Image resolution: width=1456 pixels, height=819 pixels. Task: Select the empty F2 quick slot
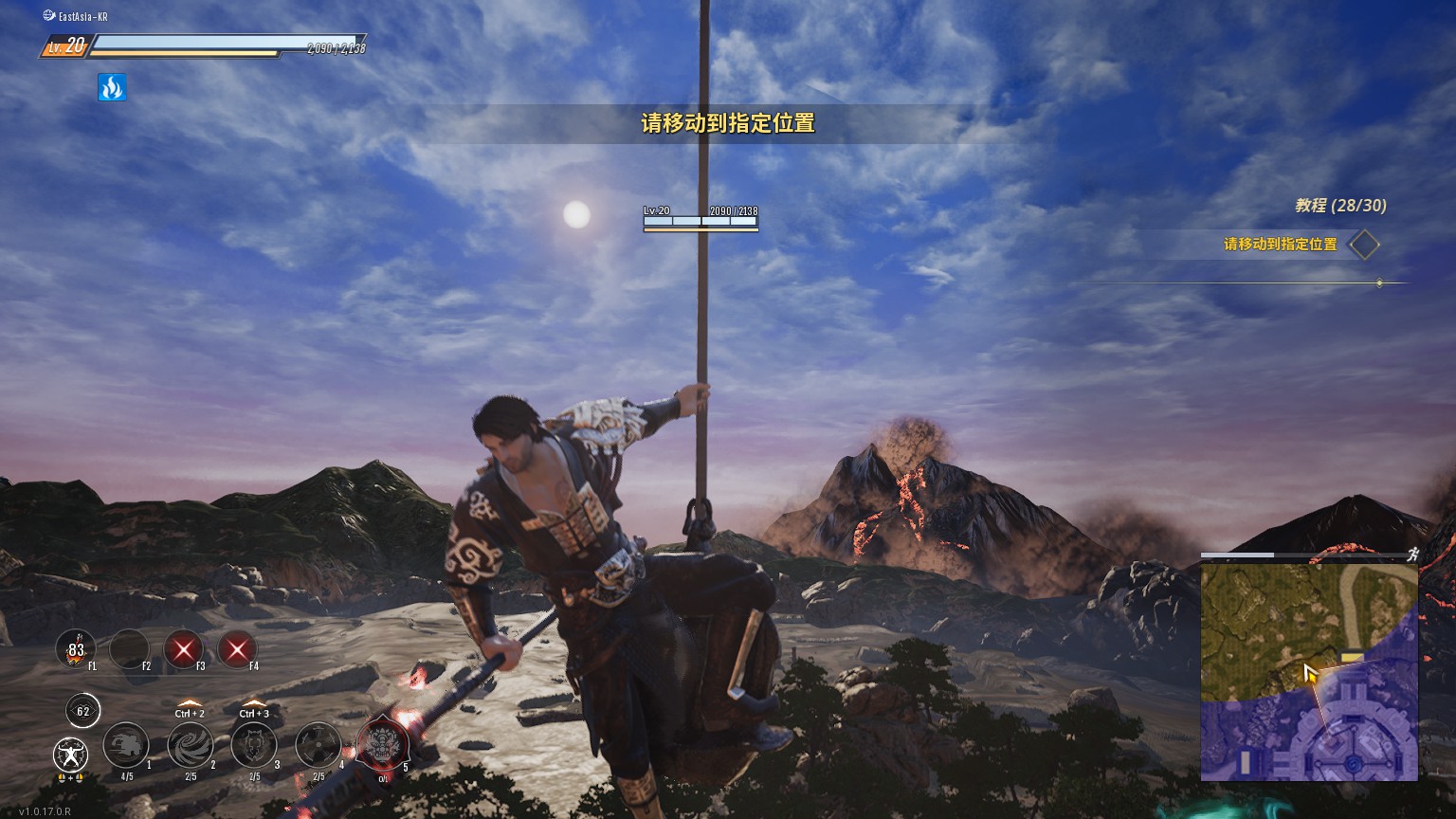coord(130,649)
